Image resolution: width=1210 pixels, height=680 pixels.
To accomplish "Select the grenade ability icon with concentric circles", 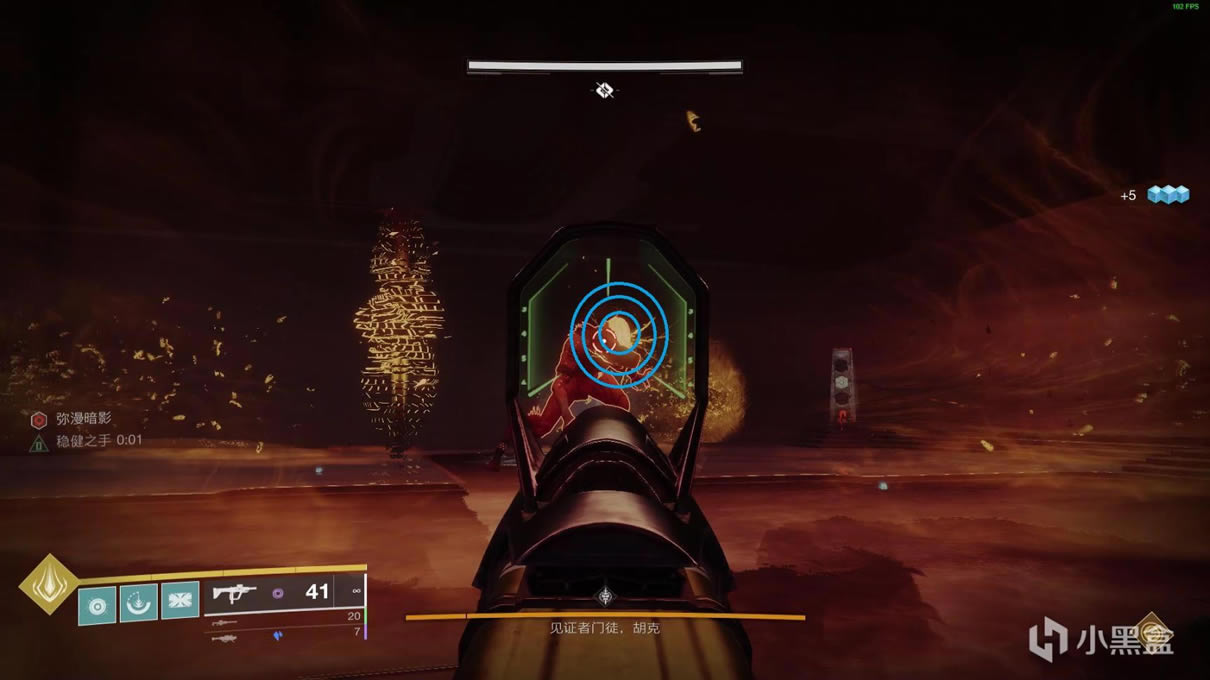I will pos(97,604).
